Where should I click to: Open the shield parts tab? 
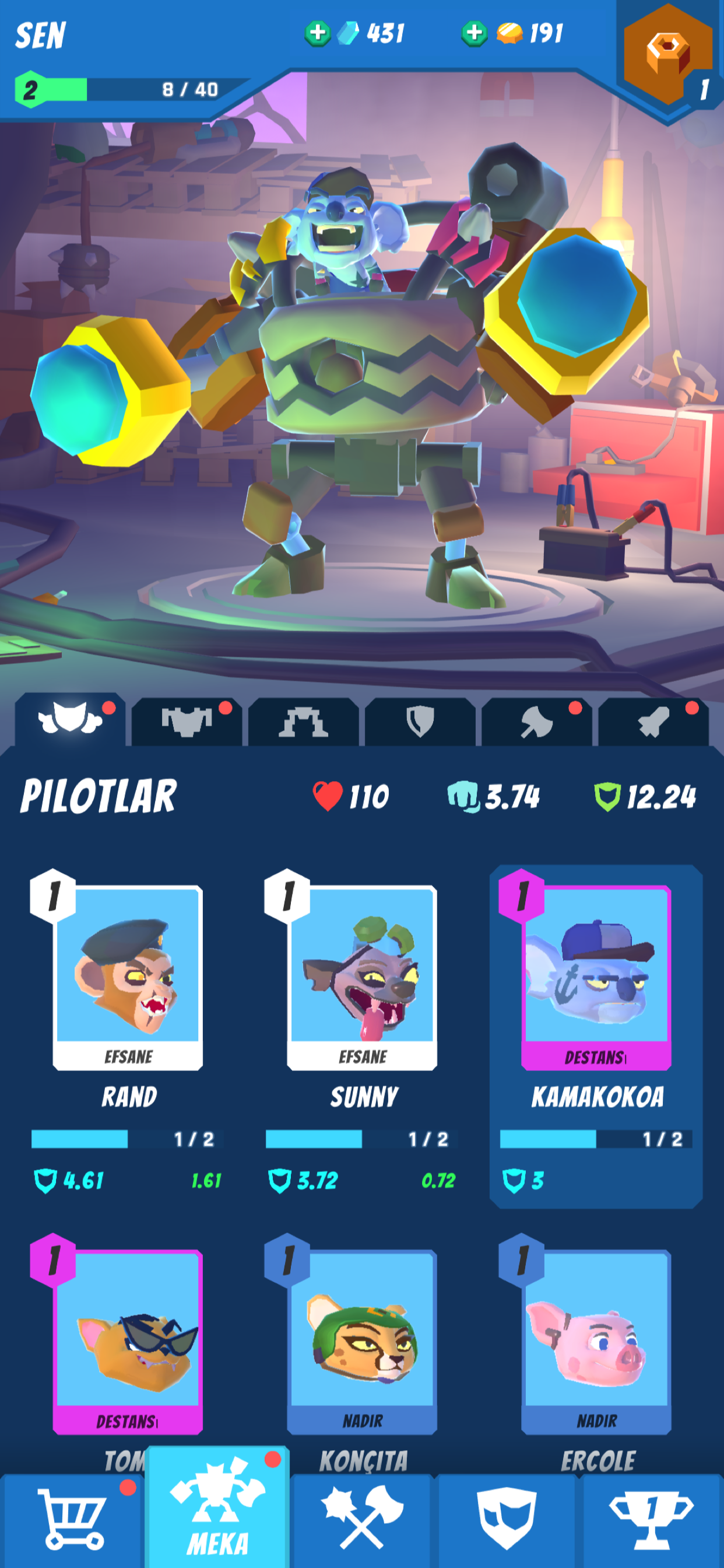pos(420,723)
